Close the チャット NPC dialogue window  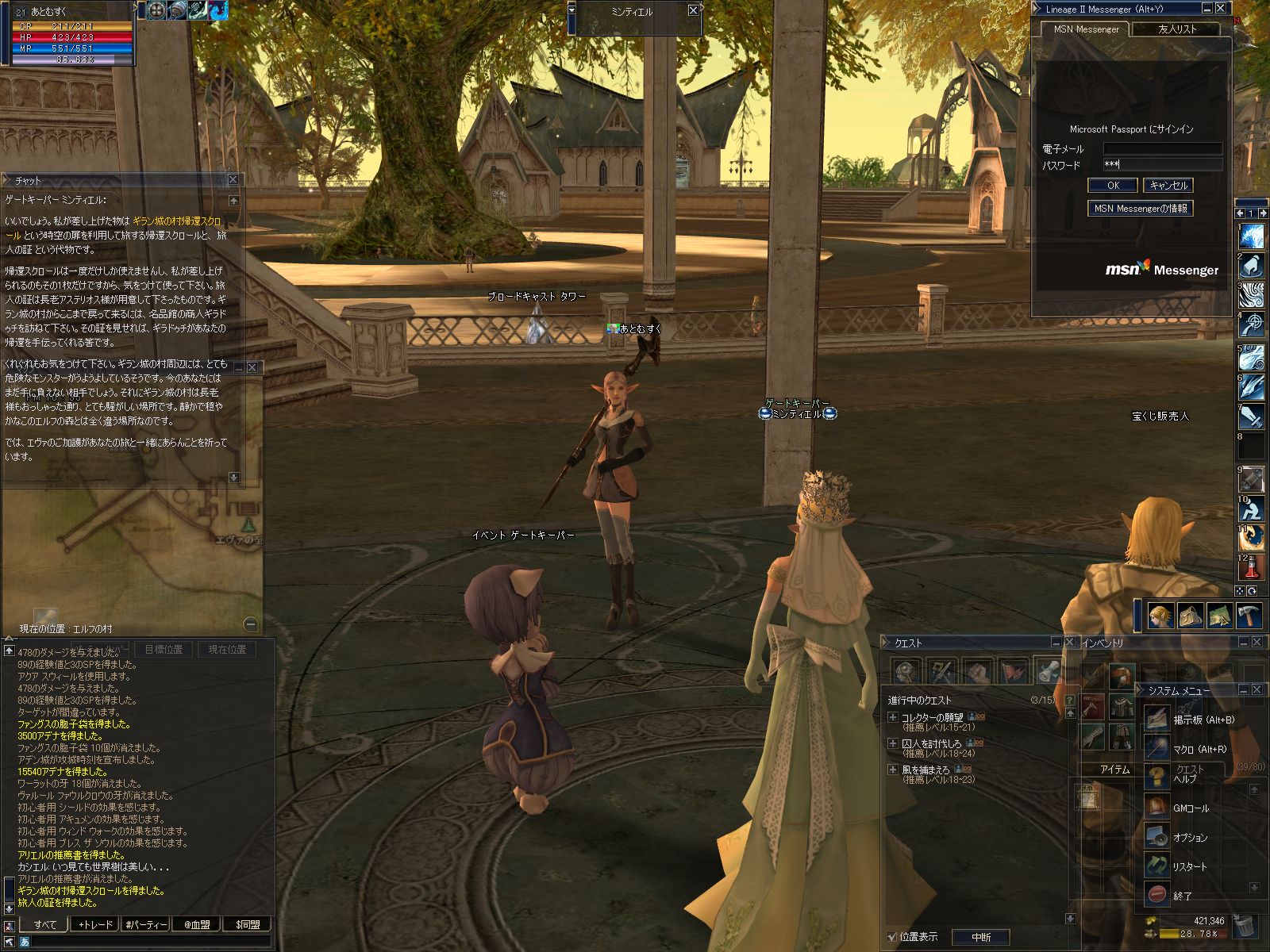pos(233,180)
